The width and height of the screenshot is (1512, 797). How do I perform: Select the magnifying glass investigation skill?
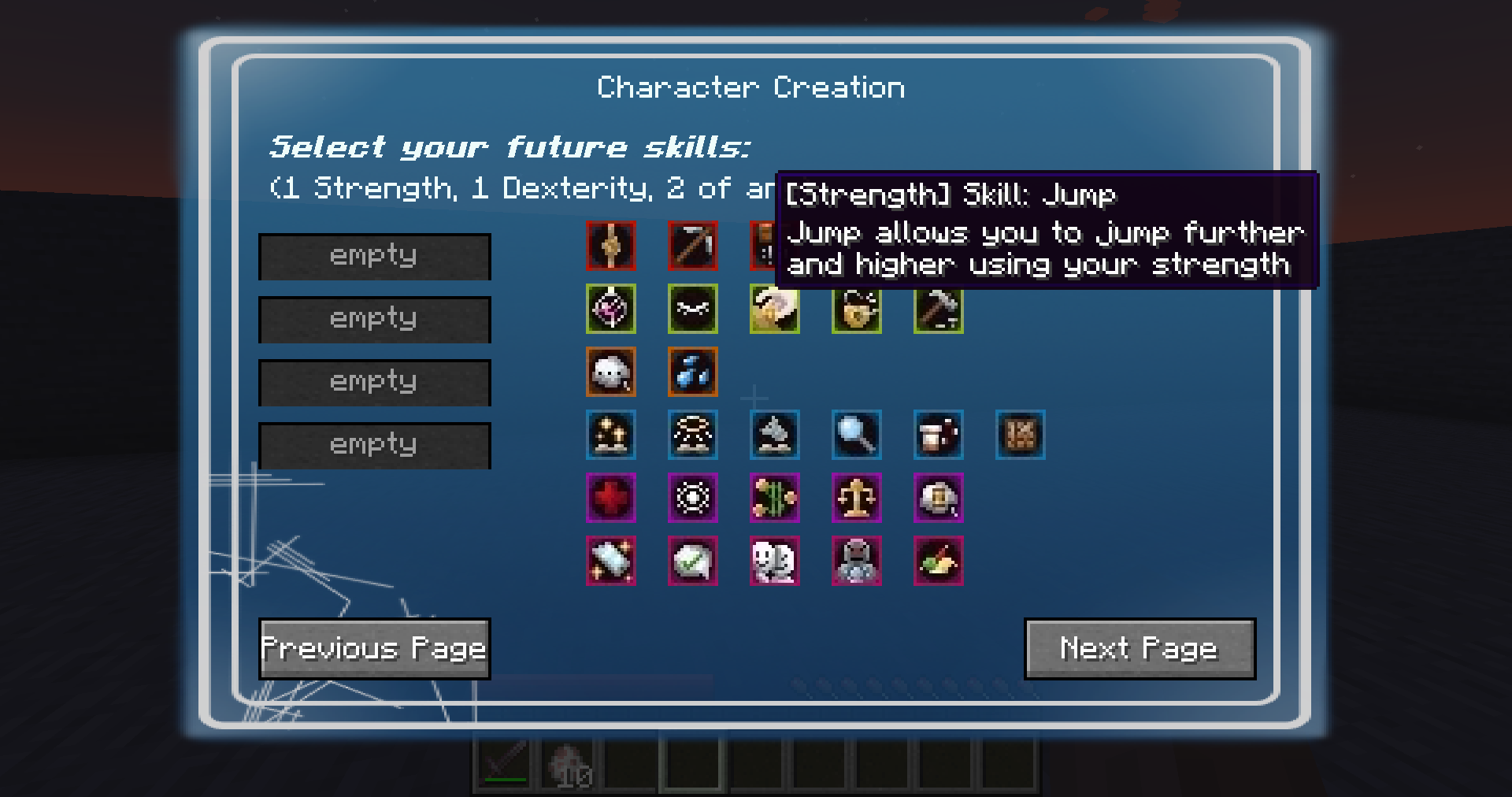(x=857, y=436)
